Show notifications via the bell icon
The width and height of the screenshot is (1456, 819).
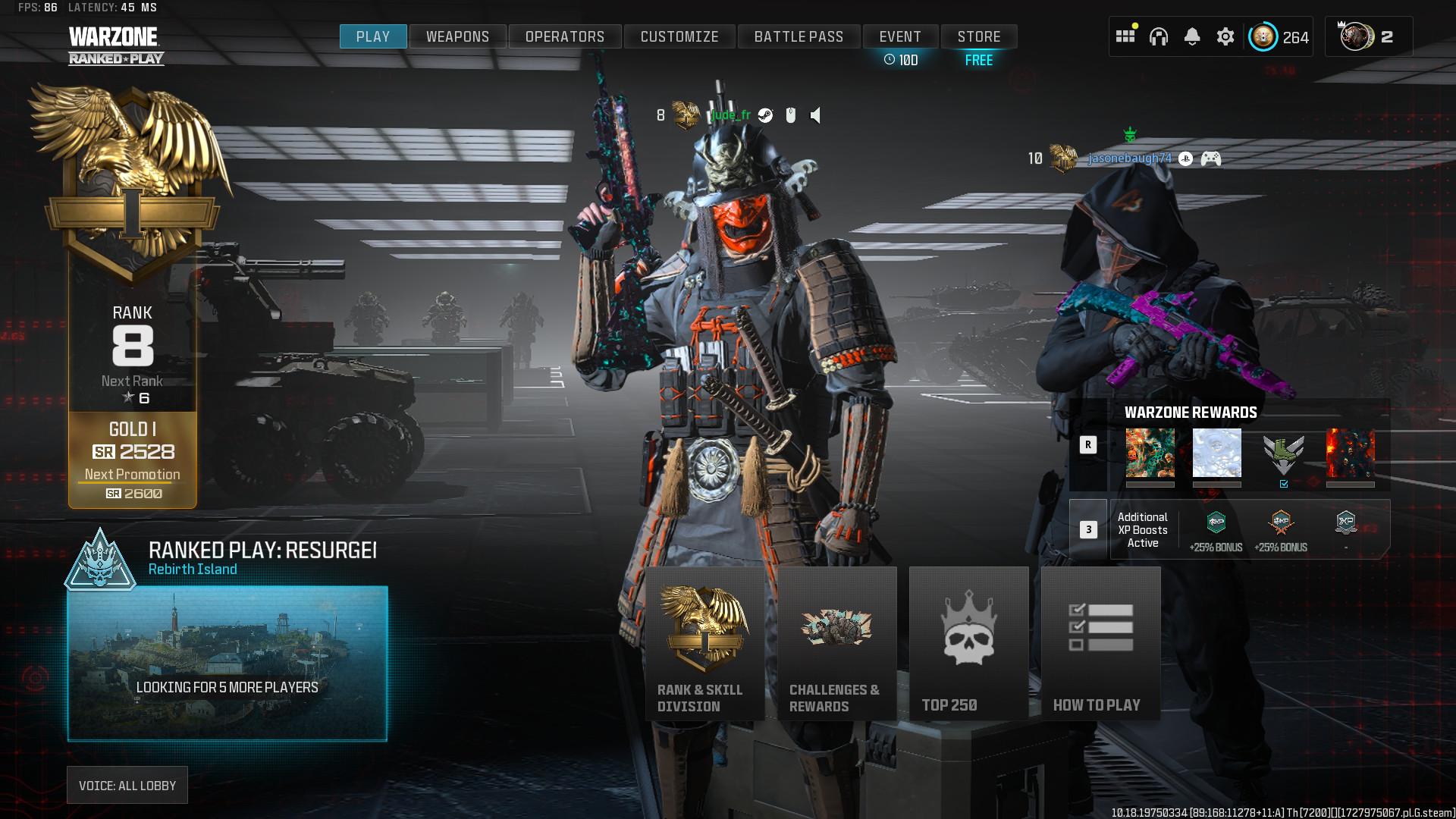pyautogui.click(x=1192, y=36)
